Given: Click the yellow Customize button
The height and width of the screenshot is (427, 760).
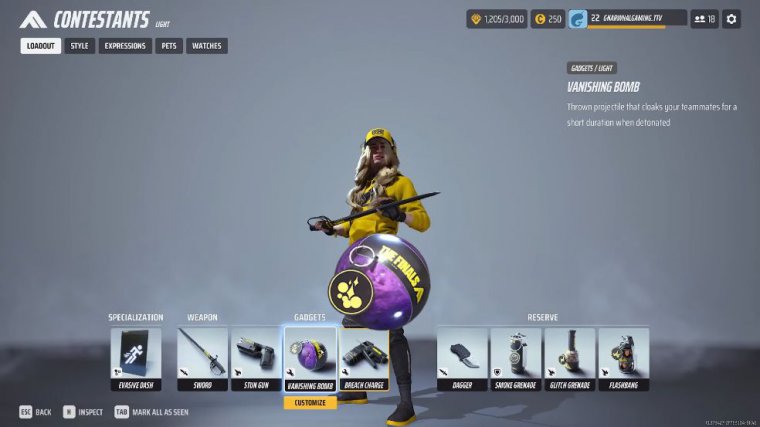Looking at the screenshot, I should tap(309, 403).
